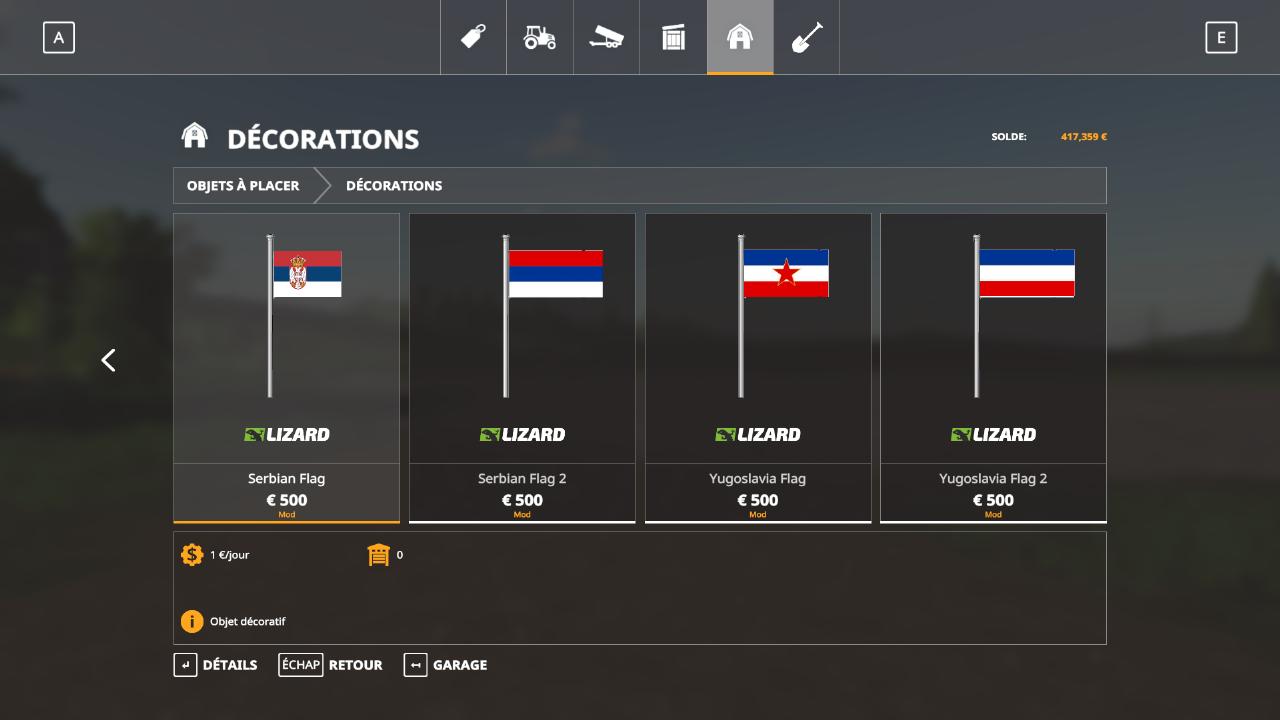This screenshot has height=720, width=1280.
Task: Switch to the tractor vehicles tab
Action: [x=540, y=38]
